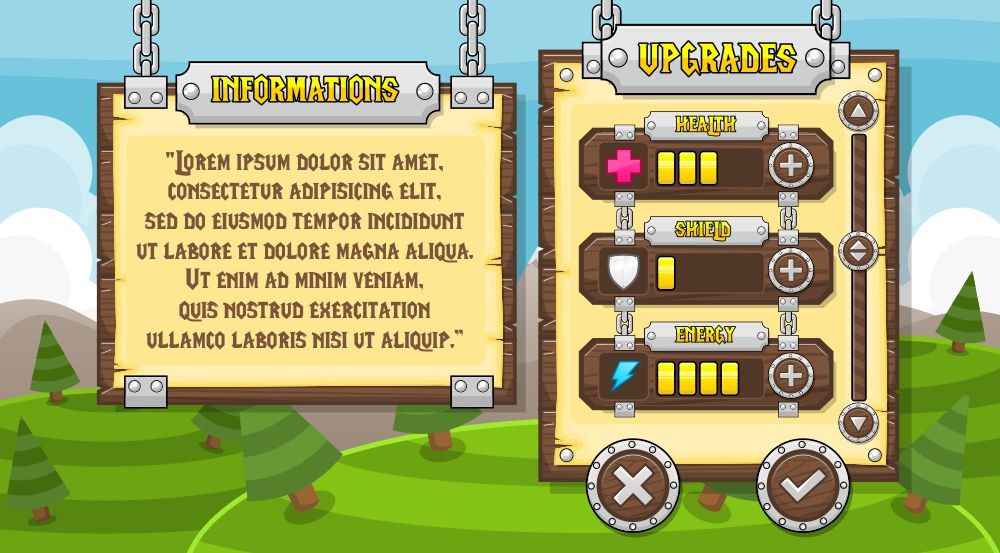Select the pink health cross icon
Screen dimensions: 1000x553
tap(623, 166)
